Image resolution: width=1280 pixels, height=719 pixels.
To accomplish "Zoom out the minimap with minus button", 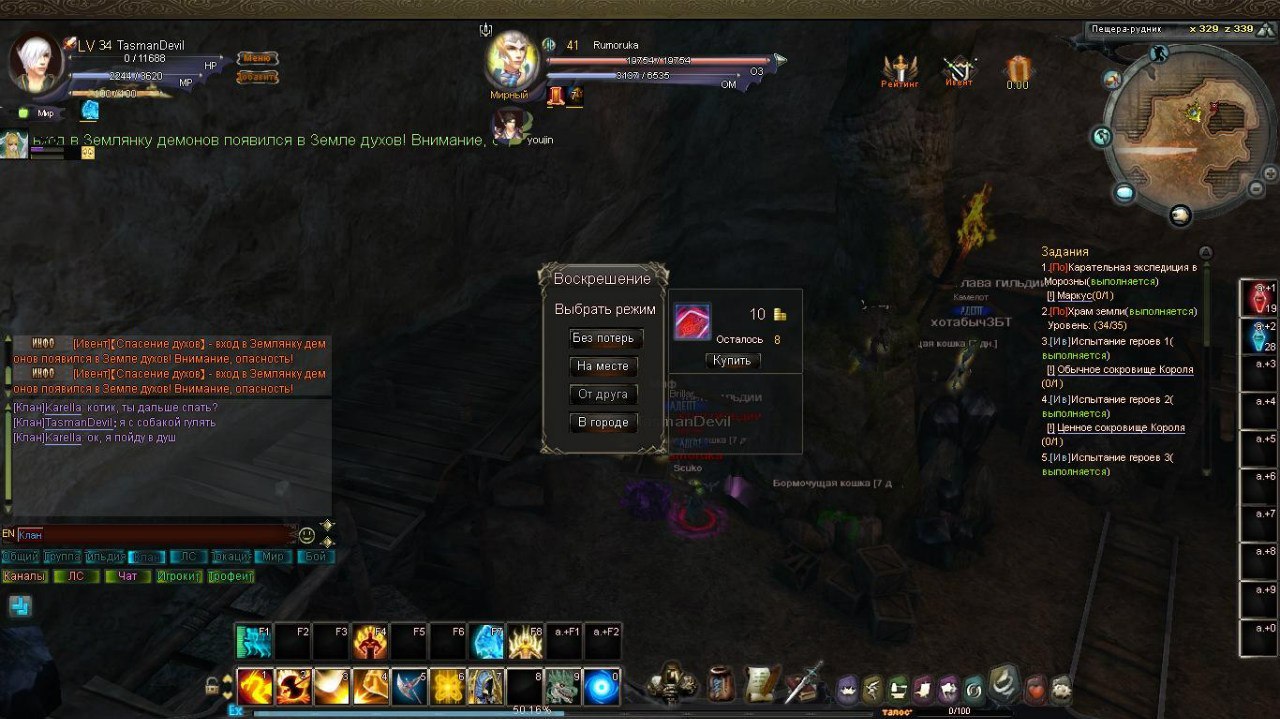I will click(1256, 189).
